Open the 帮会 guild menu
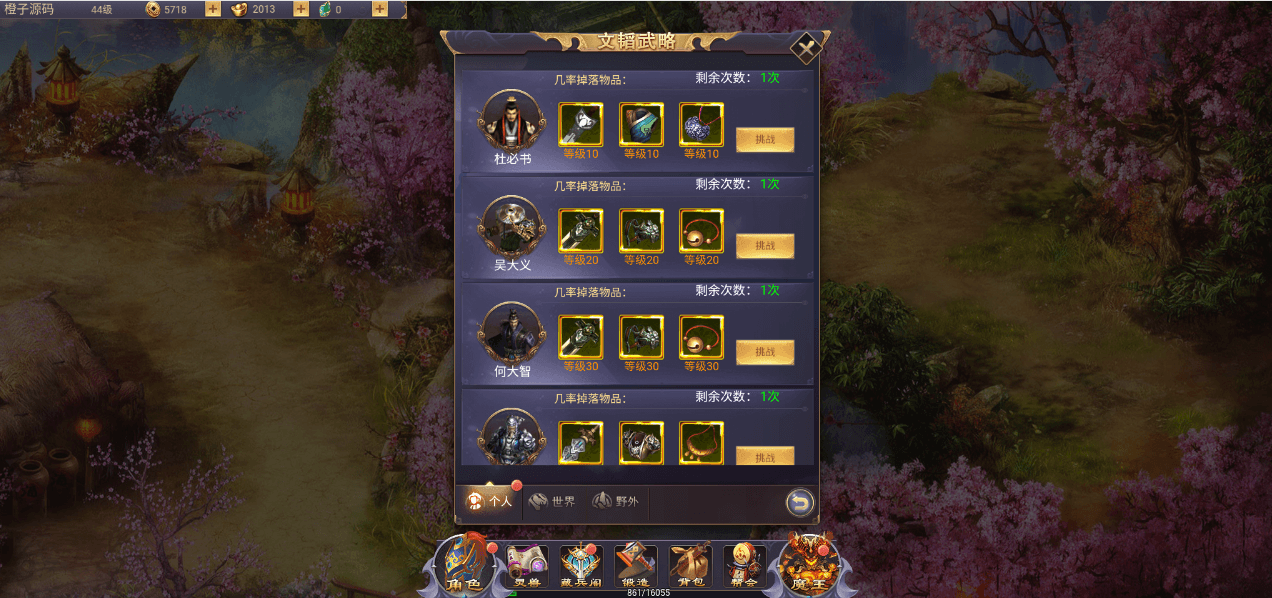This screenshot has height=598, width=1272. click(x=744, y=566)
